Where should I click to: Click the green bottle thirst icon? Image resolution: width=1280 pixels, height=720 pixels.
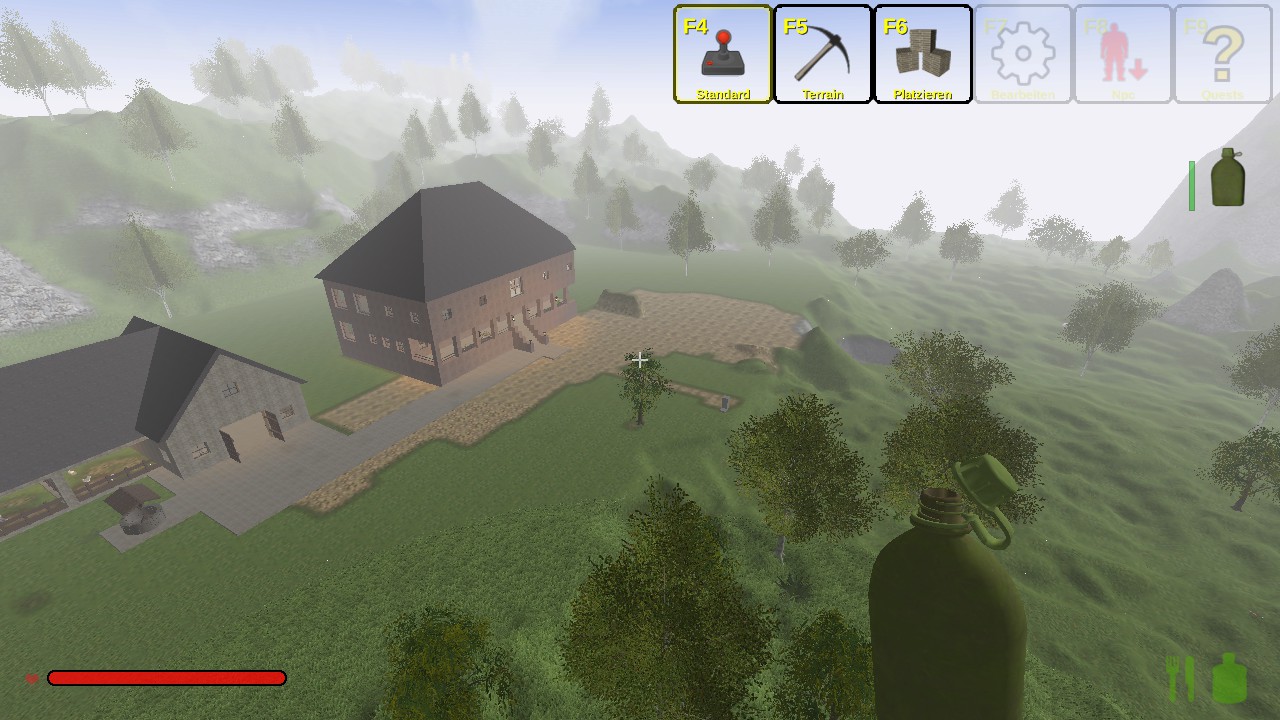click(1229, 678)
